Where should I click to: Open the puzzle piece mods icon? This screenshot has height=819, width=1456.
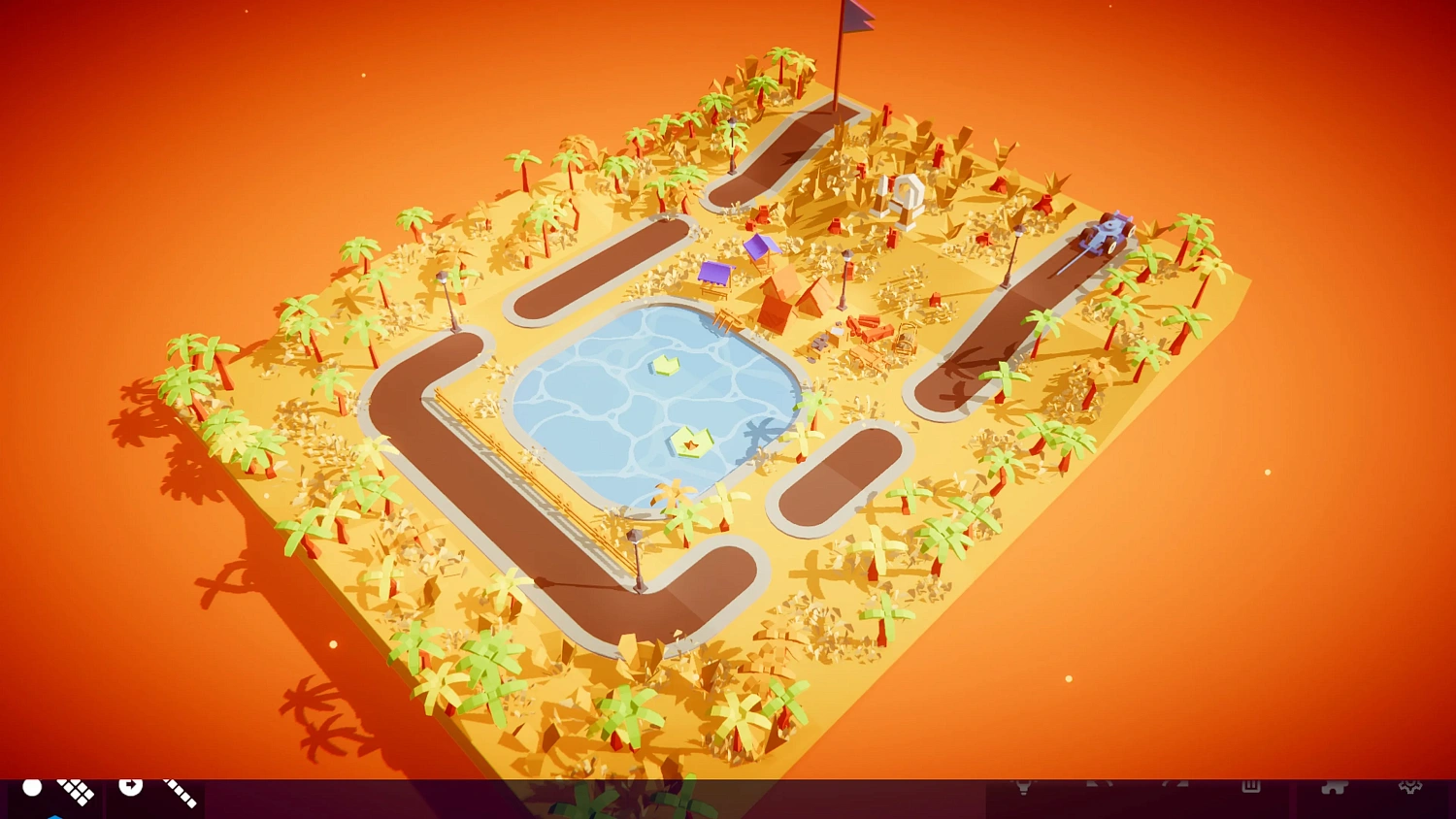[1334, 786]
